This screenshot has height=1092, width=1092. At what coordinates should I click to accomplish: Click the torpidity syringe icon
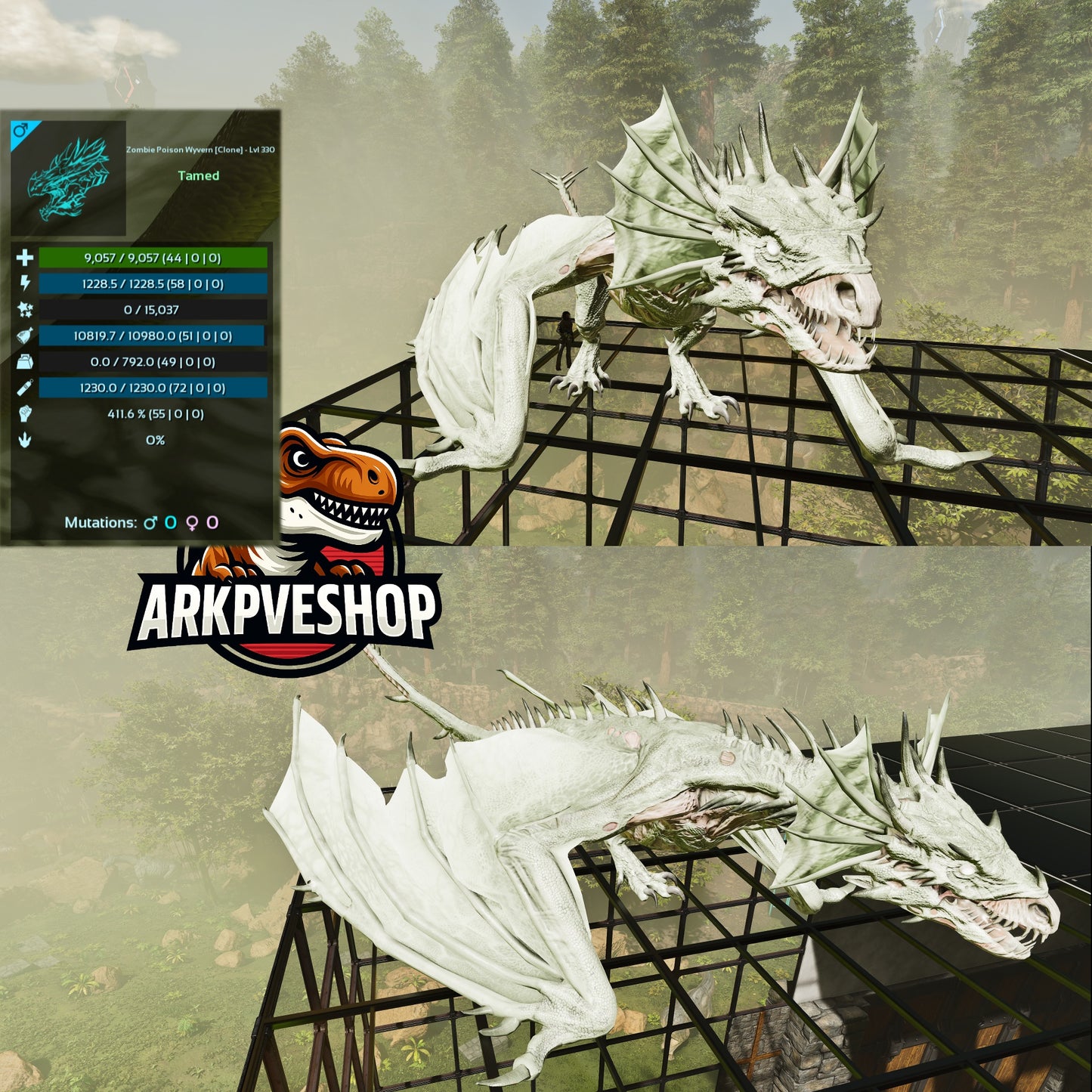(24, 388)
